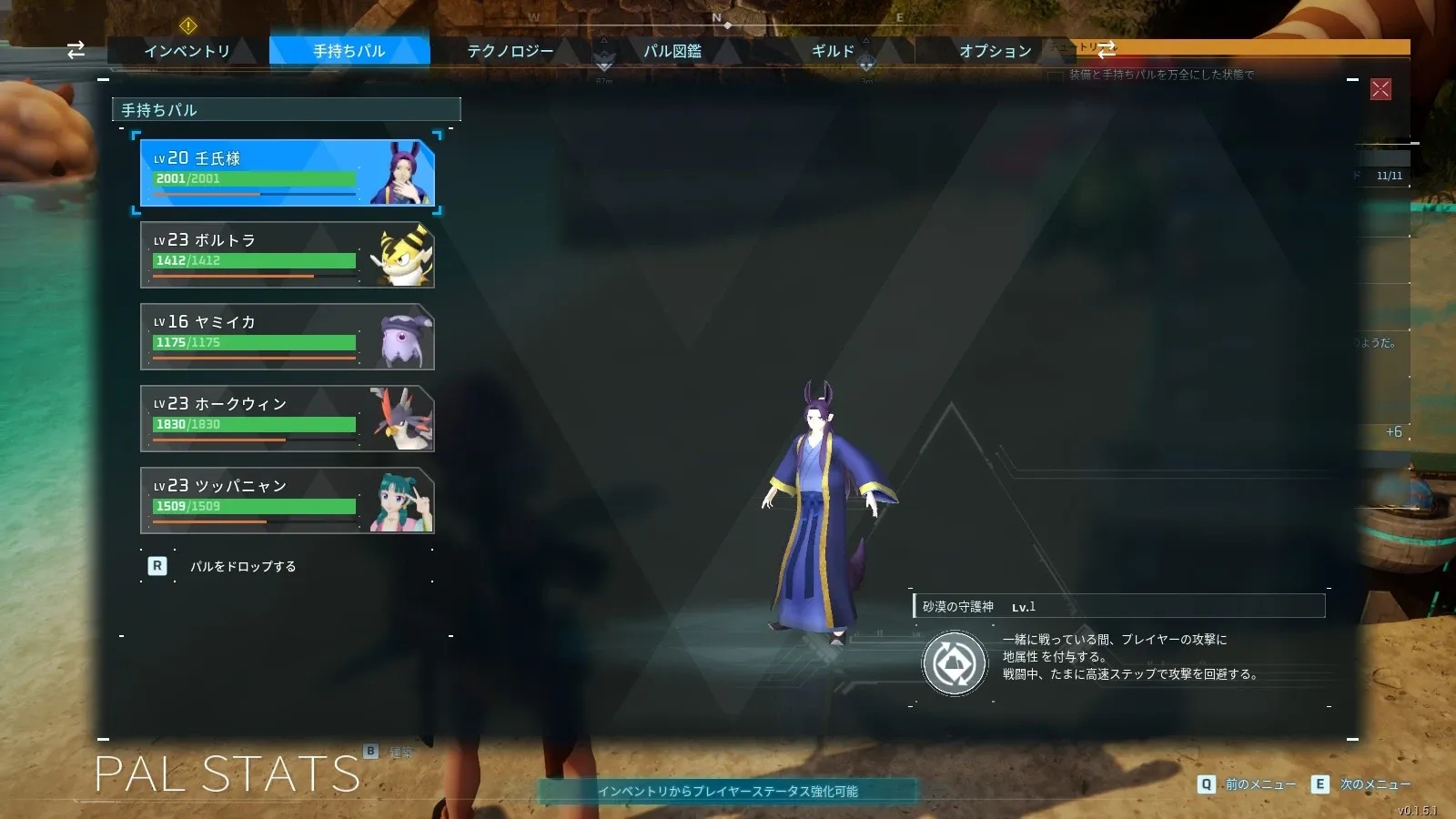Close the menu with red X button

coord(1382,88)
